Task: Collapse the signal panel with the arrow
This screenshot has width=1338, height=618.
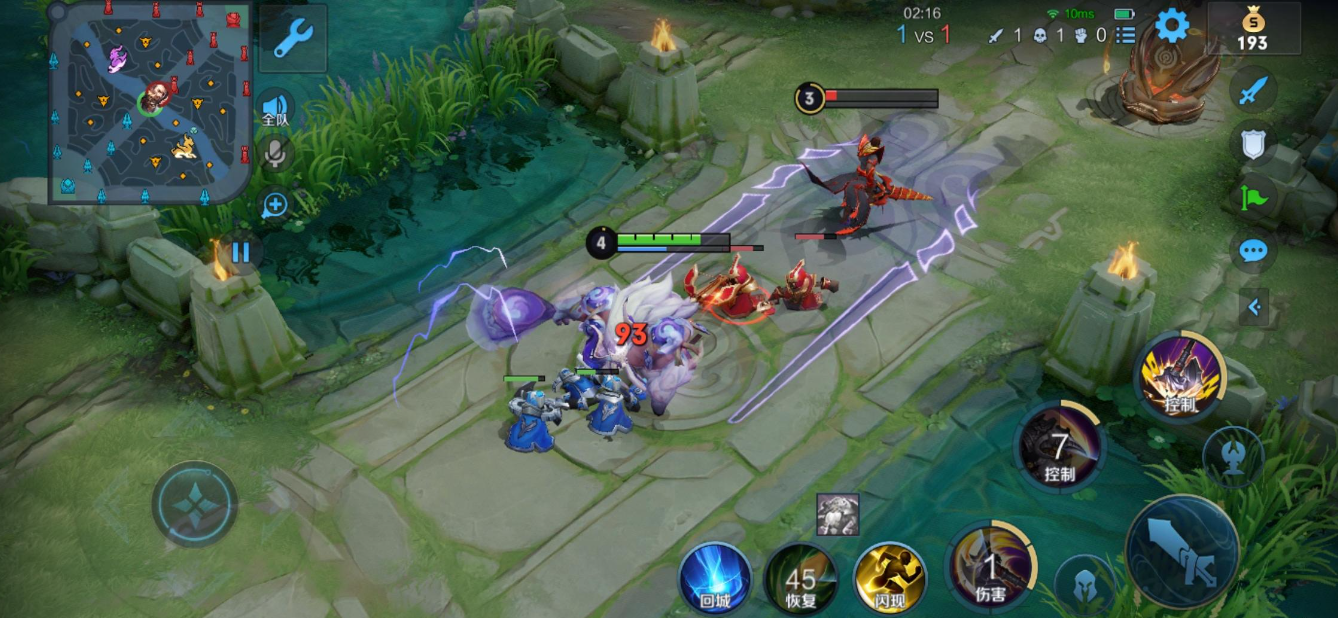Action: pos(1254,307)
